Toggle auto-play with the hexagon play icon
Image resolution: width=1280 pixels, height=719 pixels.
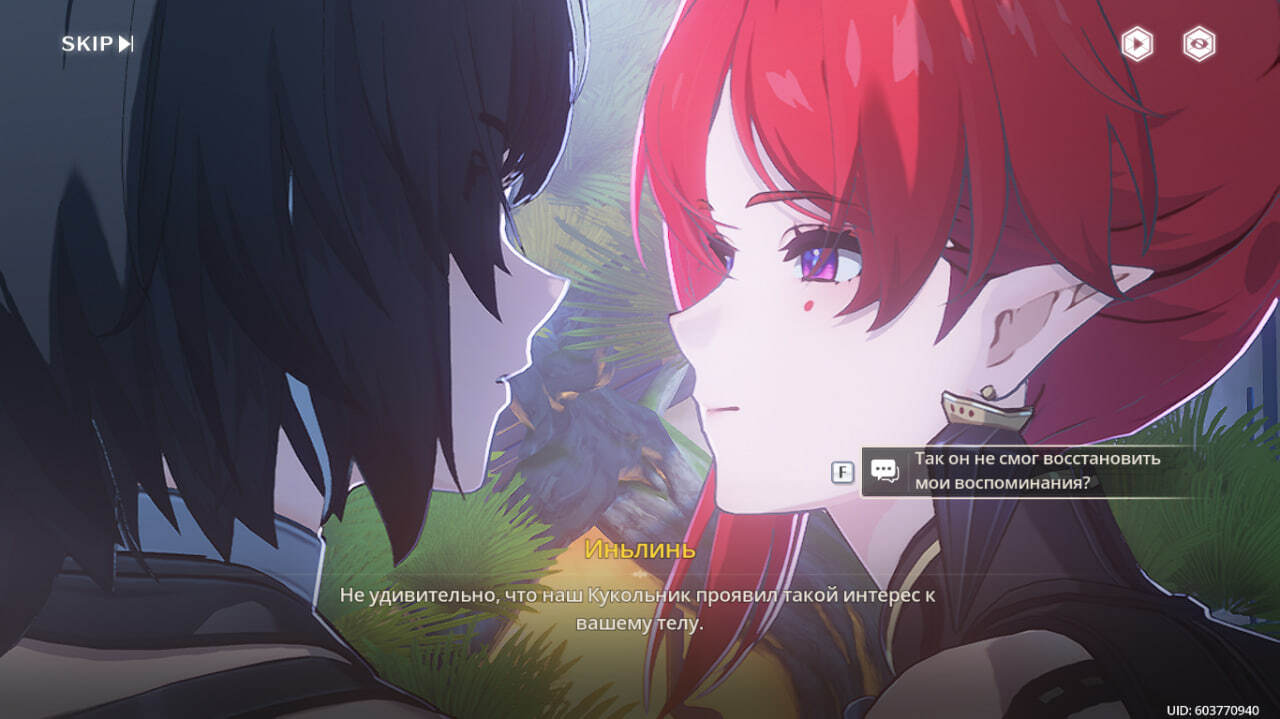[x=1137, y=44]
